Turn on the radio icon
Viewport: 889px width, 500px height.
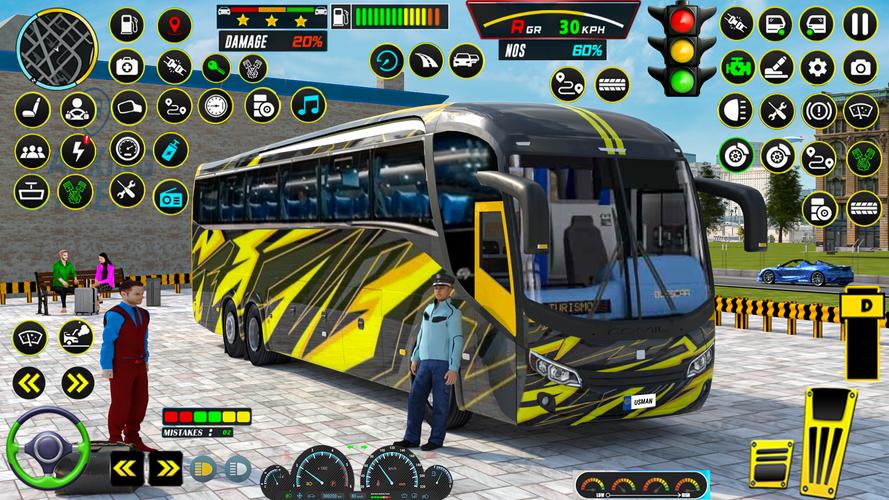tap(171, 196)
